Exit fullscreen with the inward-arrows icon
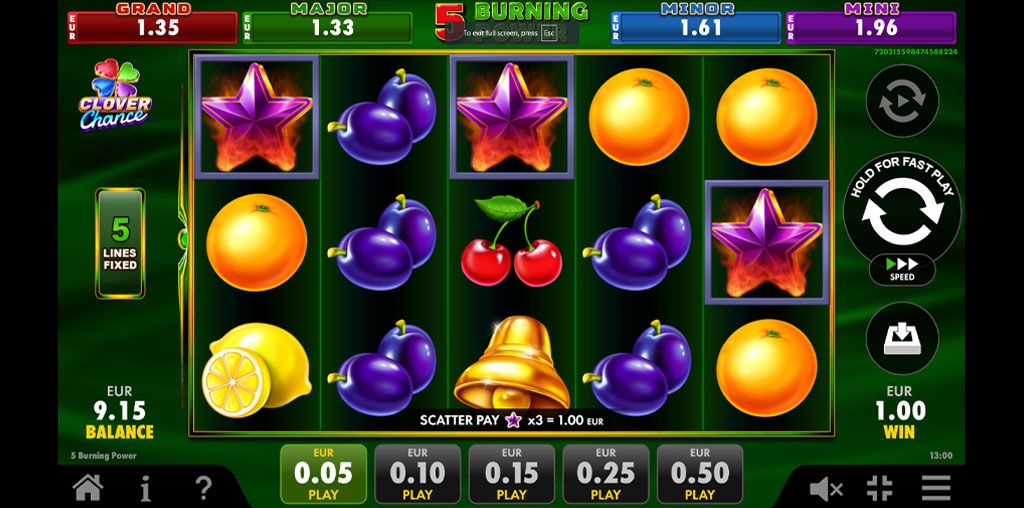1024x508 pixels. click(x=880, y=488)
